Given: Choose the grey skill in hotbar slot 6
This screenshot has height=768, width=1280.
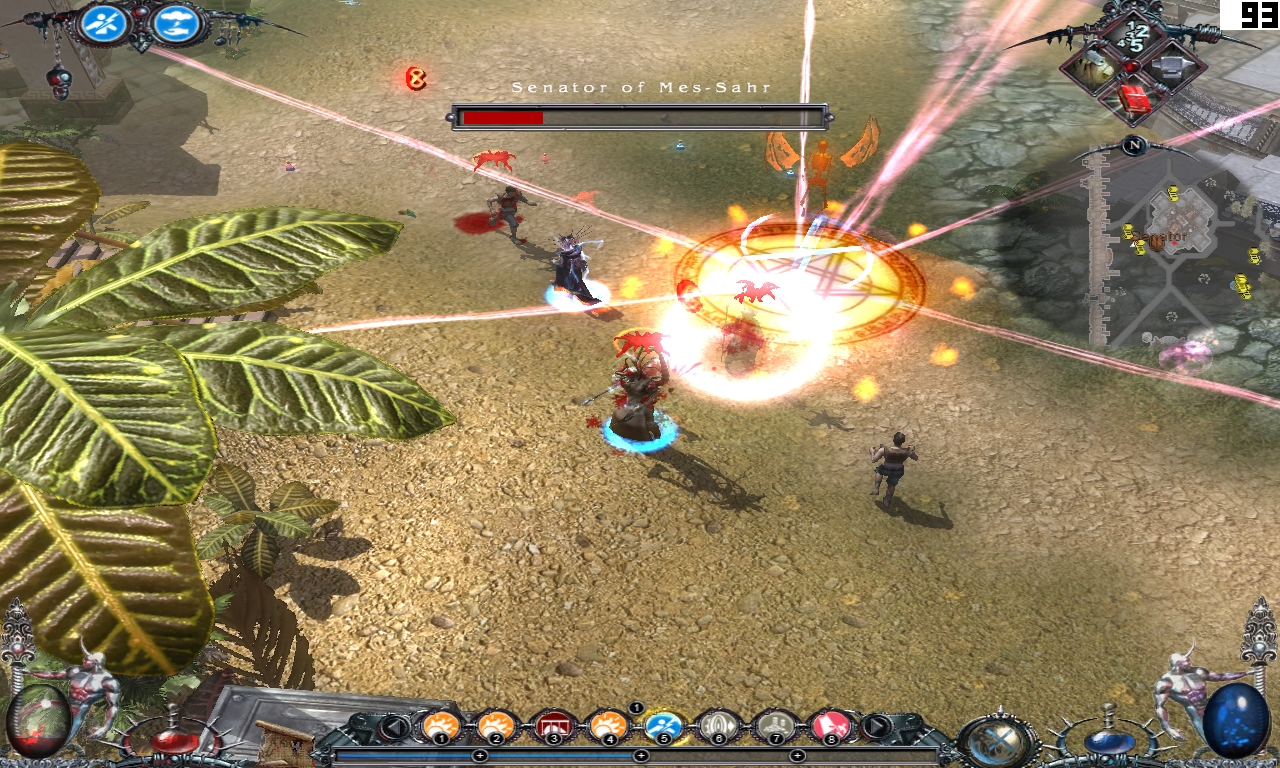Looking at the screenshot, I should (718, 725).
